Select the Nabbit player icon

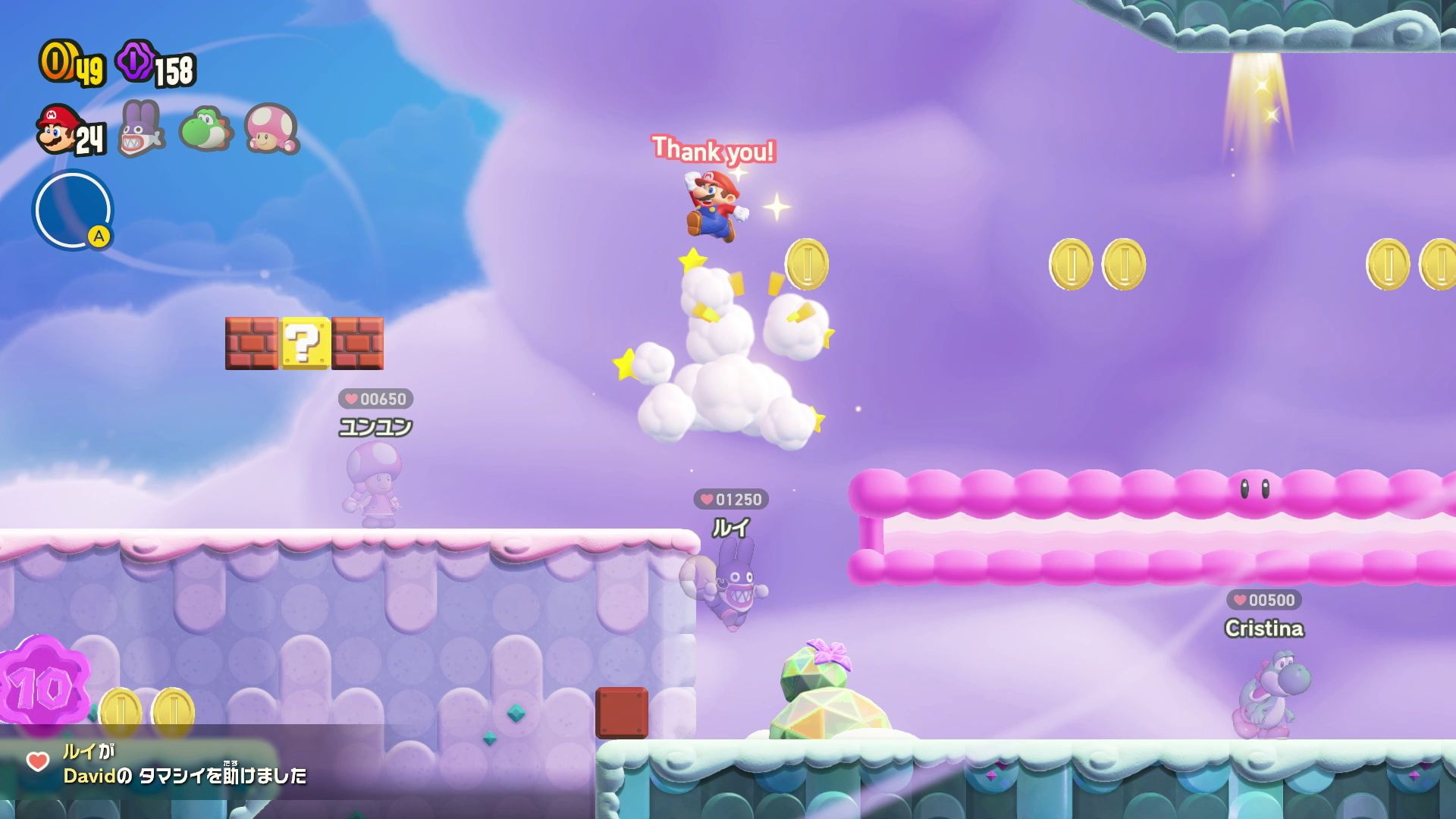click(x=142, y=129)
